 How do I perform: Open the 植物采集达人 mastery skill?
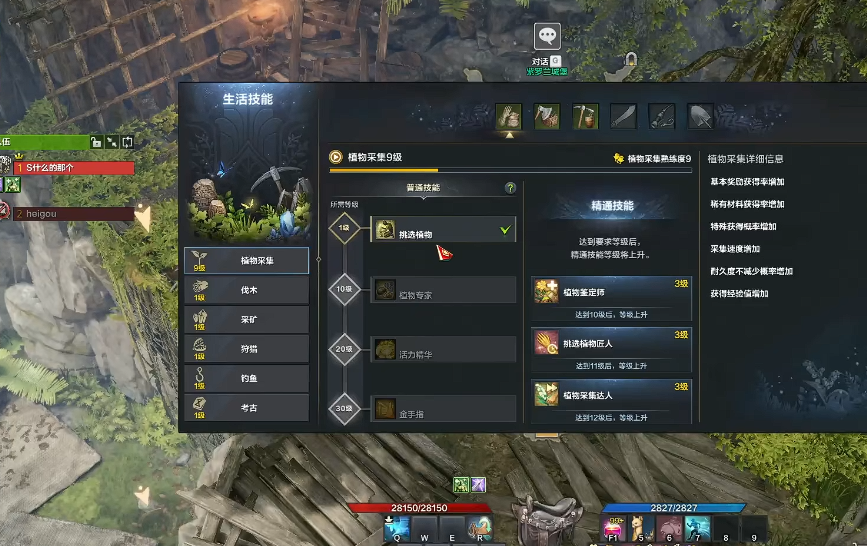point(611,395)
